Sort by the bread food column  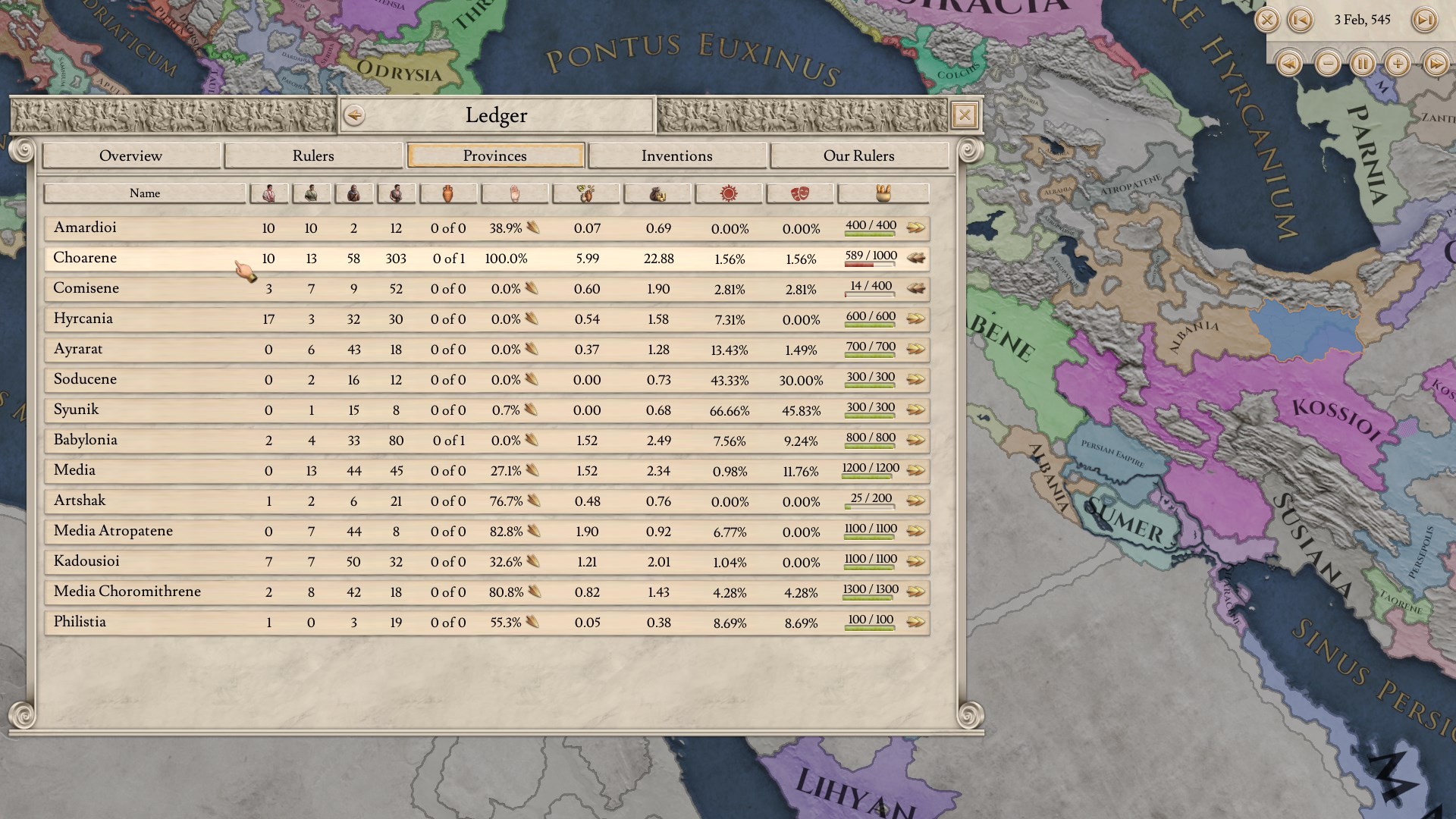(x=883, y=193)
